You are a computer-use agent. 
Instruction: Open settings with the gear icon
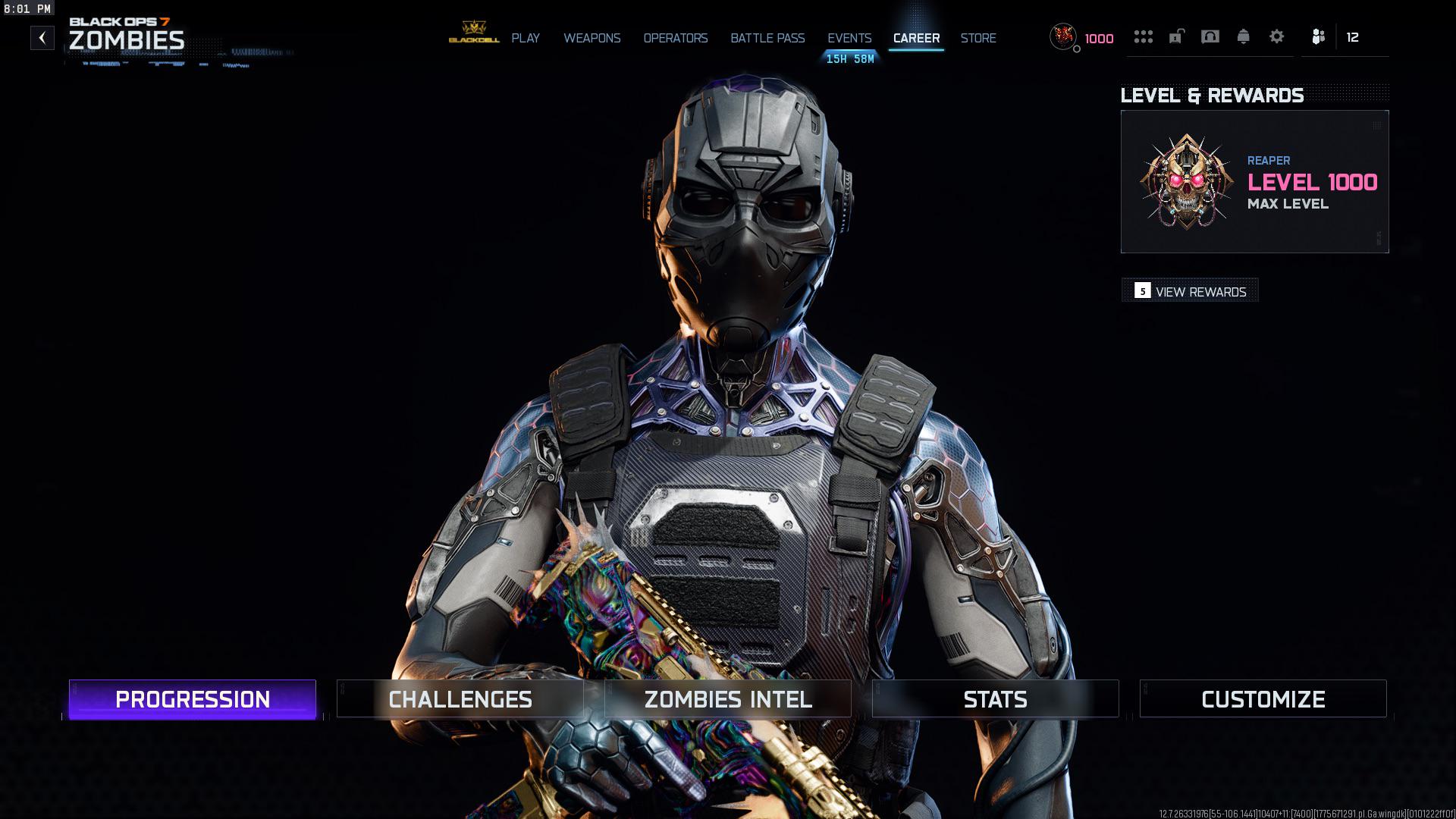(1277, 36)
